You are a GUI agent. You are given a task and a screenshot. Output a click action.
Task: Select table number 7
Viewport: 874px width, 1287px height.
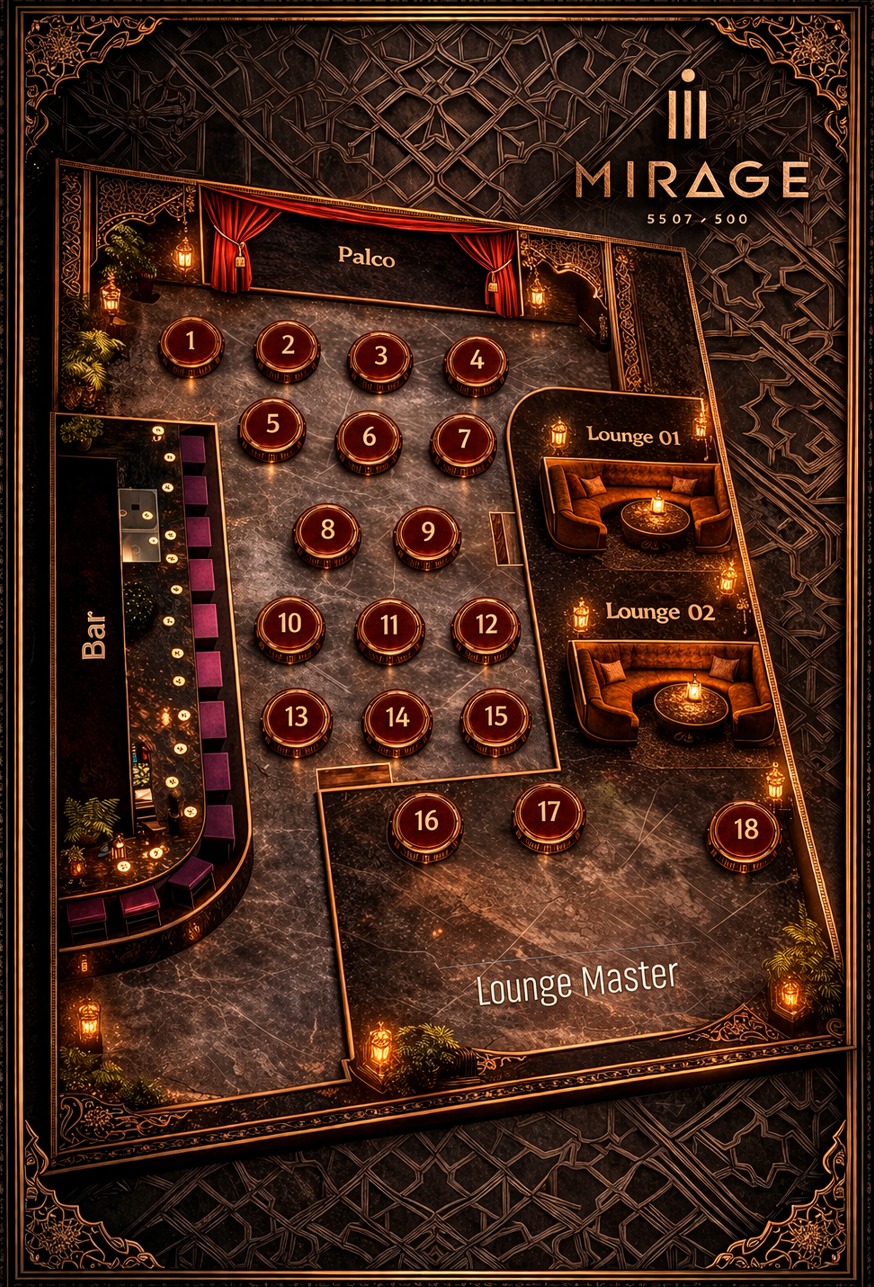(x=463, y=441)
